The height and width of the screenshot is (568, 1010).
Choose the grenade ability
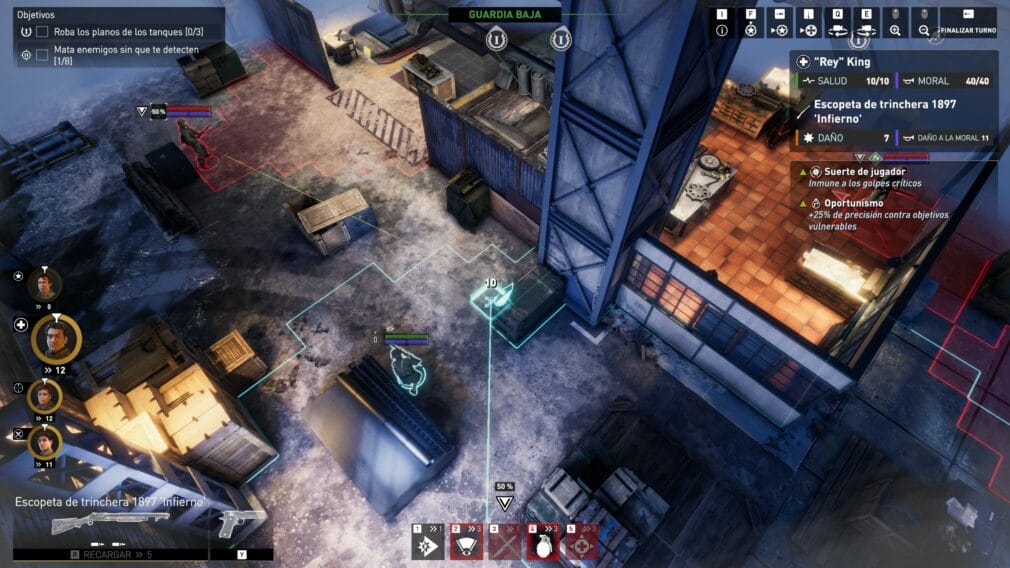pyautogui.click(x=542, y=543)
